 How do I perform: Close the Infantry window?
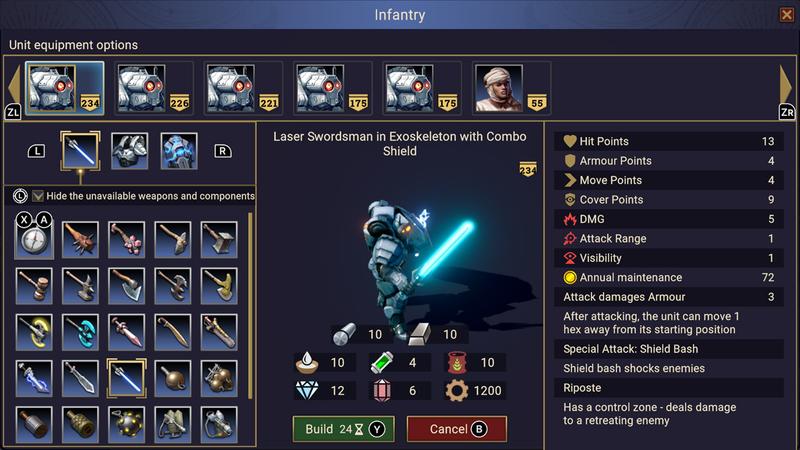point(786,14)
